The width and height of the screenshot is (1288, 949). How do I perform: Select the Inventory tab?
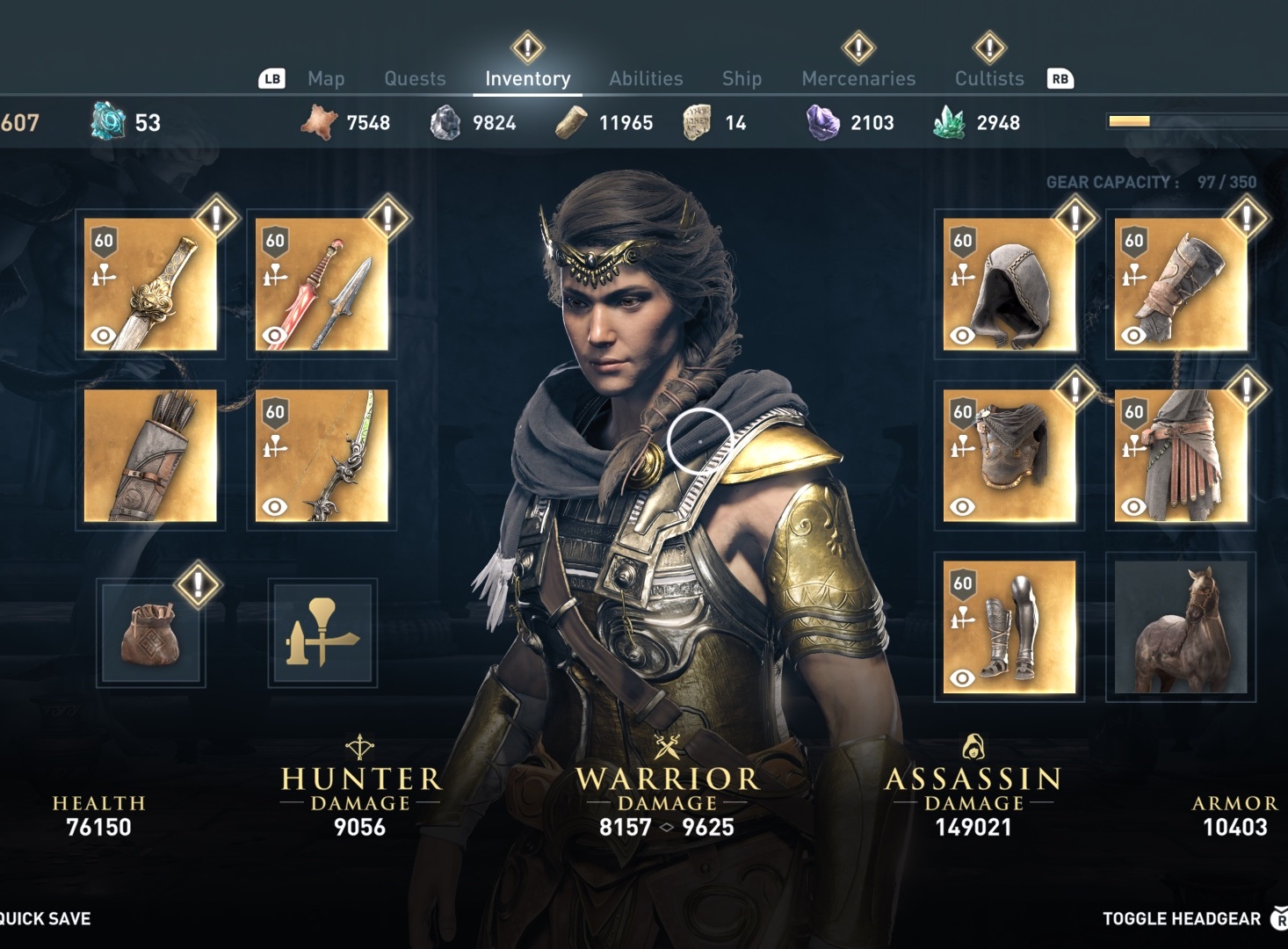[527, 79]
